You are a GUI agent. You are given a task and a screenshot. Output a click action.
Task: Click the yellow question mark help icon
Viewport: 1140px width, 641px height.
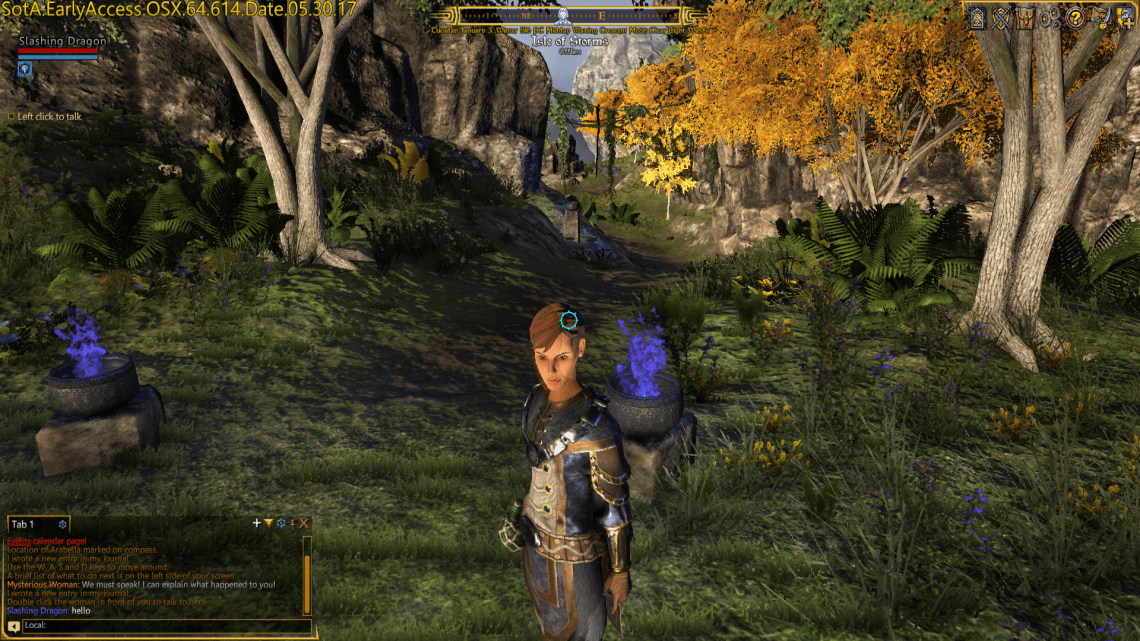pos(1075,17)
